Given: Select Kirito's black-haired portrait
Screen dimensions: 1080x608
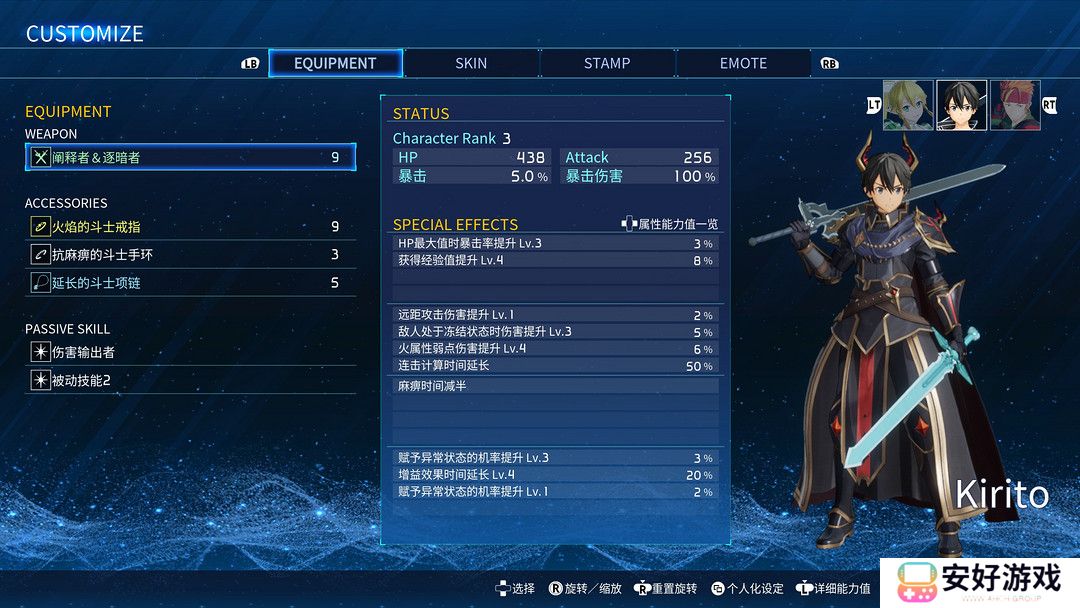Looking at the screenshot, I should [961, 105].
